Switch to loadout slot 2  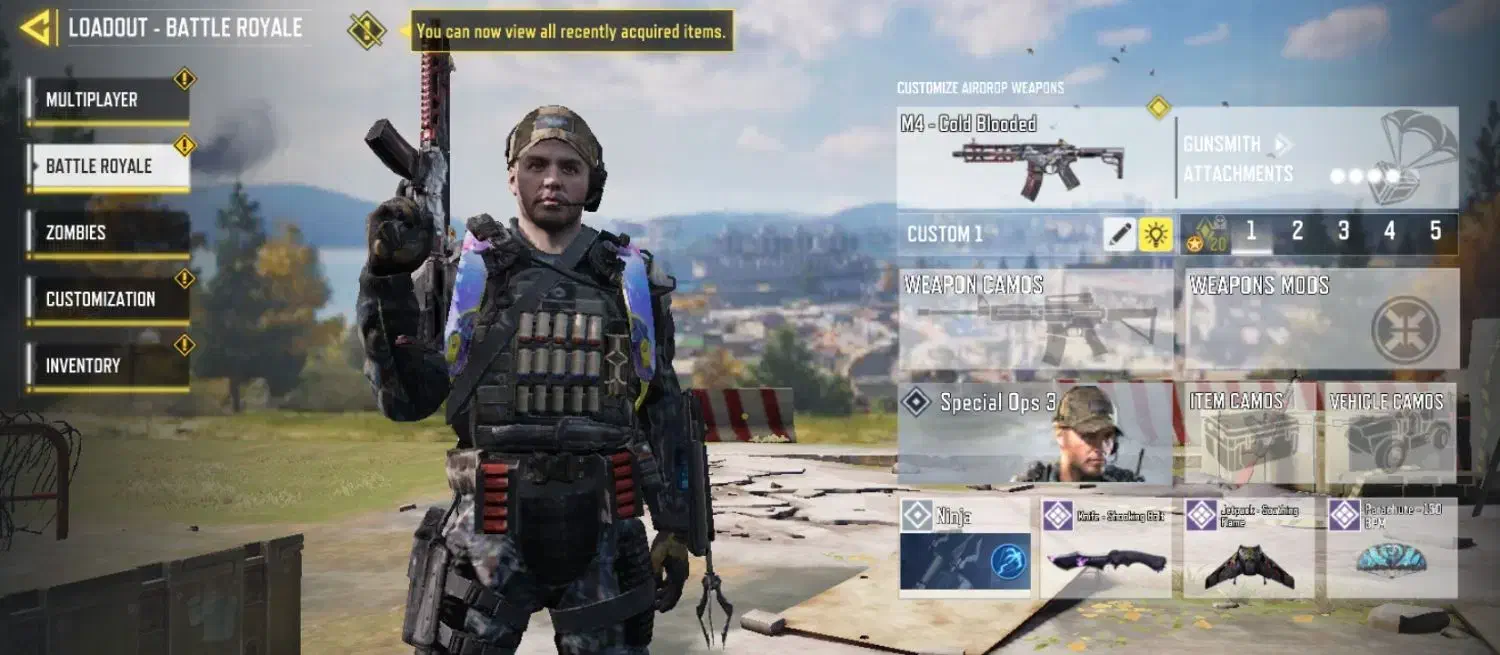click(x=1297, y=233)
